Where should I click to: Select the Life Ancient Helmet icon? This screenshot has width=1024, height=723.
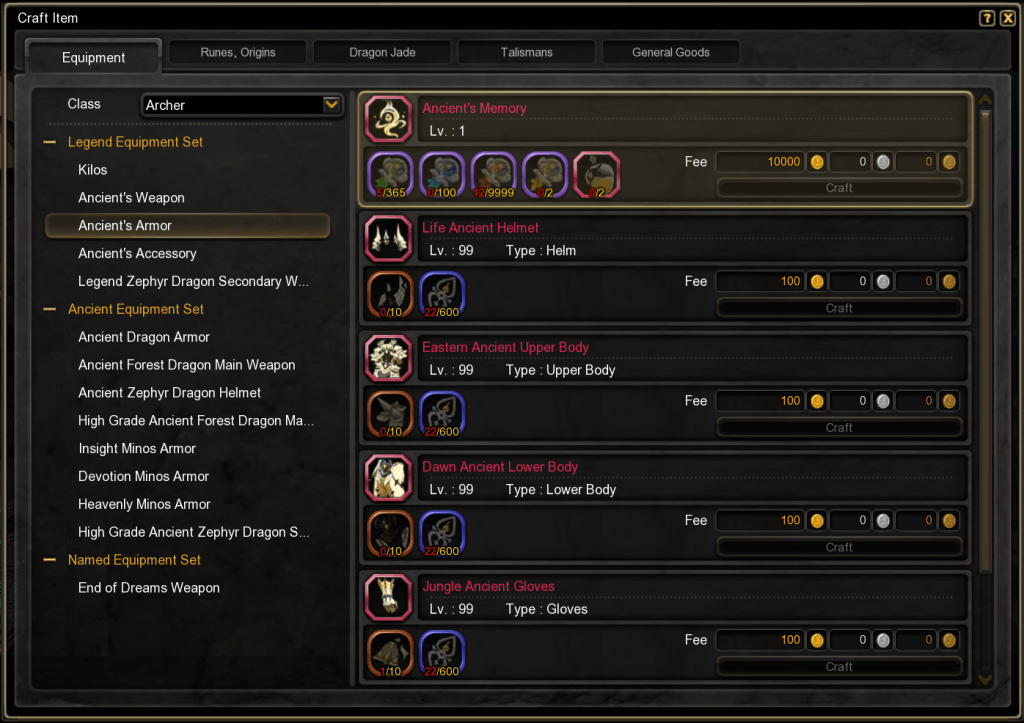pyautogui.click(x=387, y=239)
